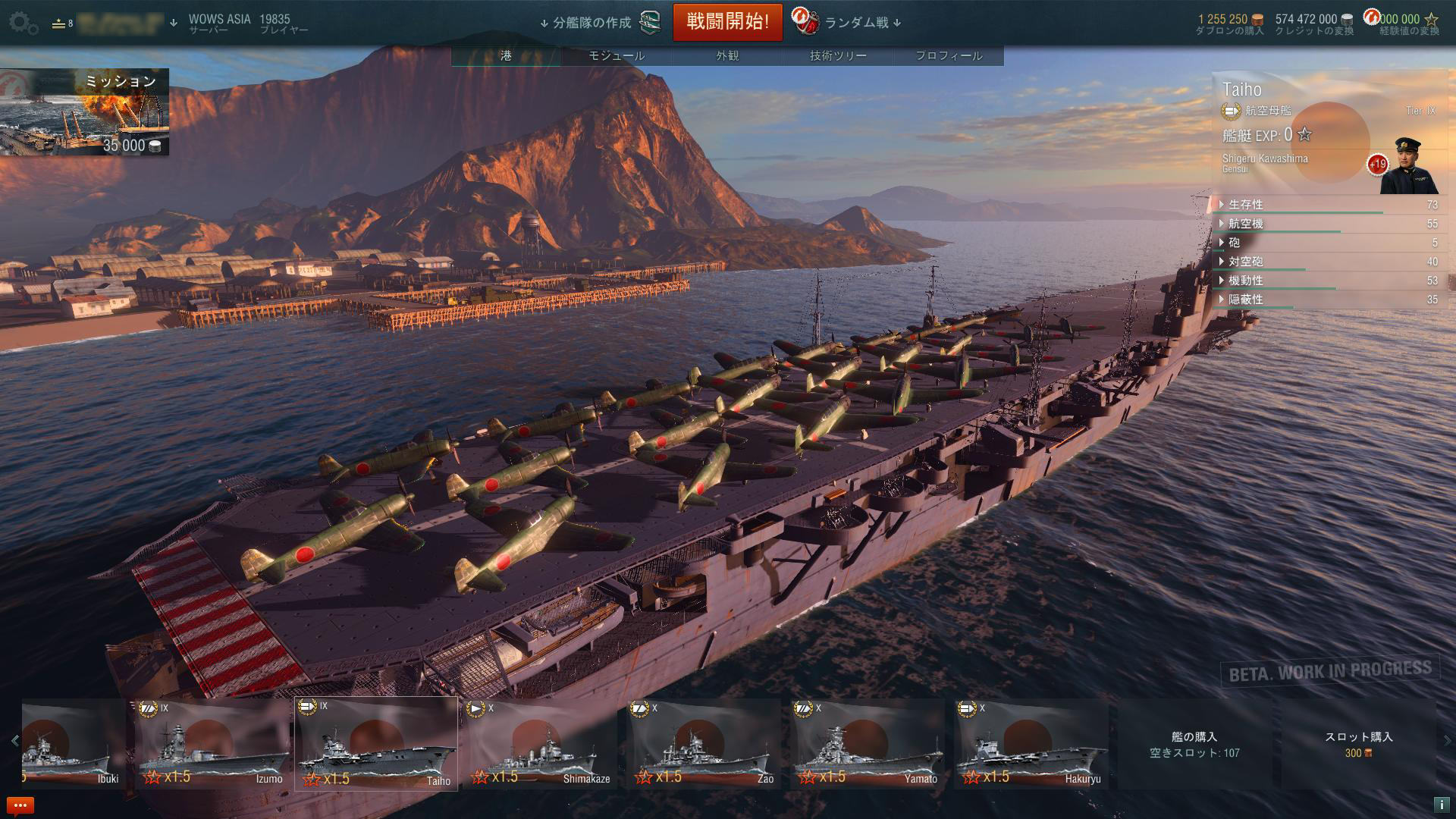Buy a new ship with 艦の購入
The width and height of the screenshot is (1456, 819).
click(1194, 744)
